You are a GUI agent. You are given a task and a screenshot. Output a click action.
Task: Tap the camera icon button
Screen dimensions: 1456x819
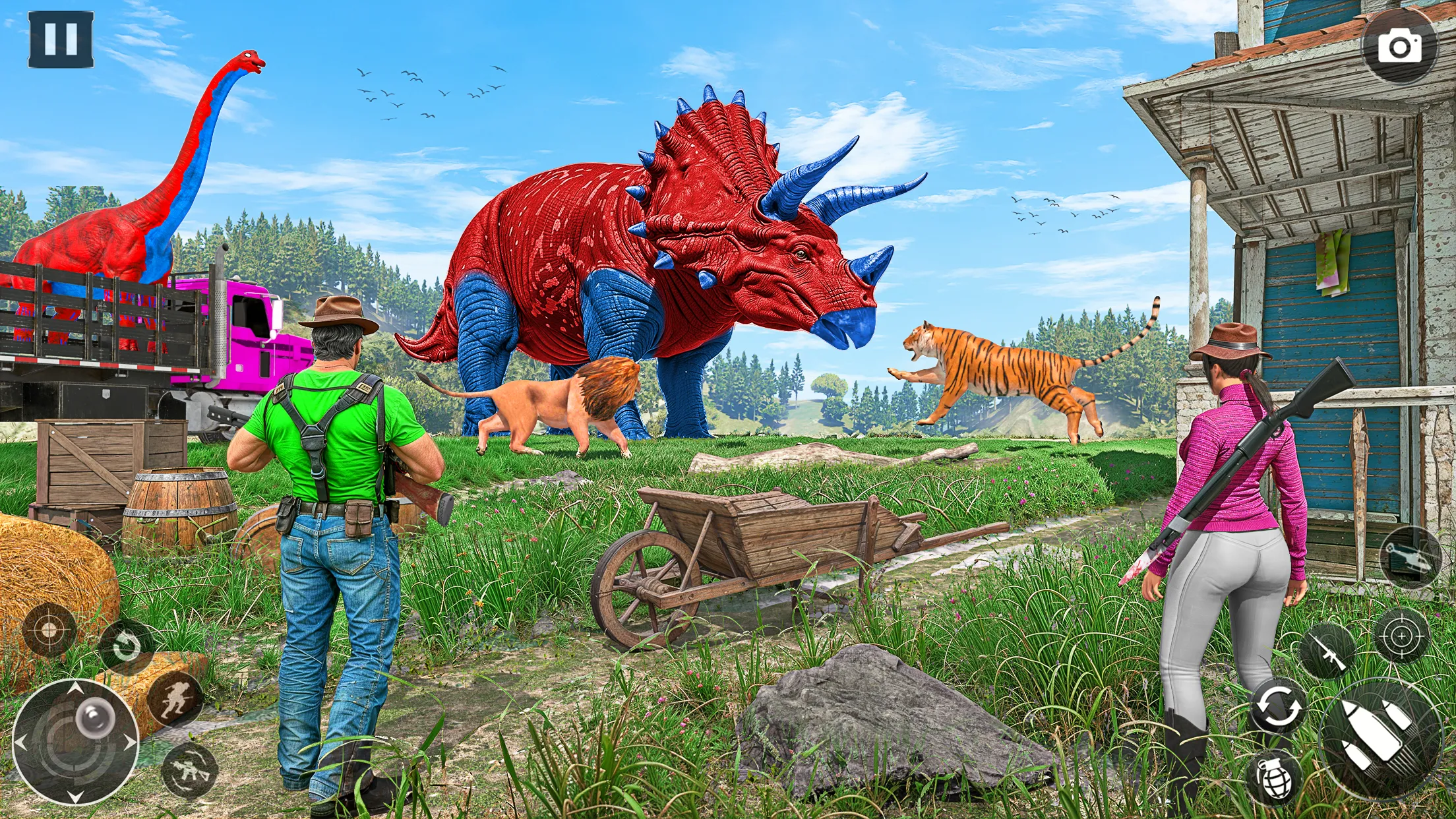1399,46
